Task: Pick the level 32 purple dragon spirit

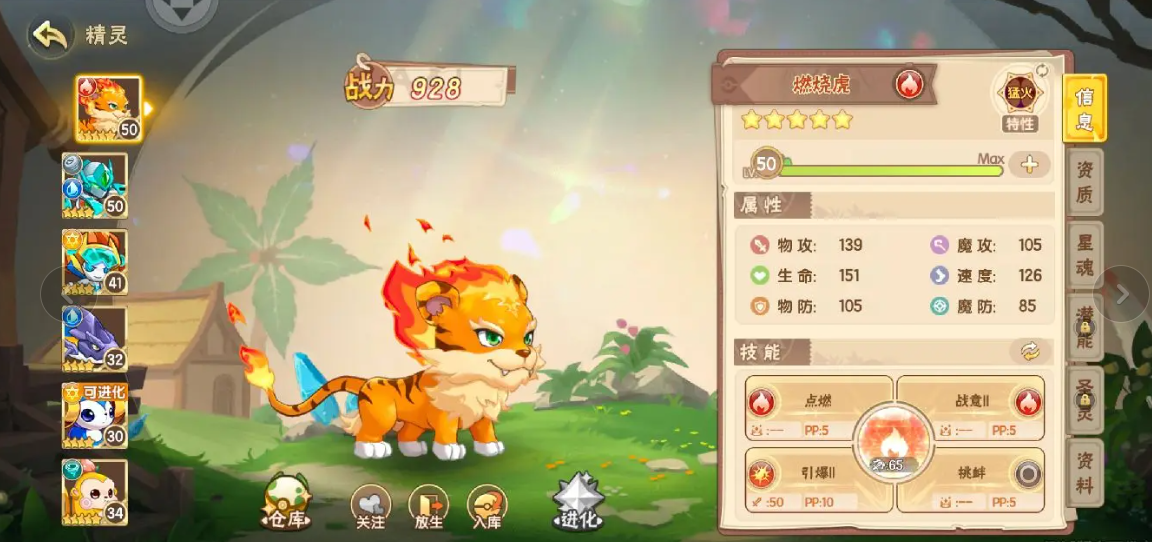Action: [x=95, y=338]
